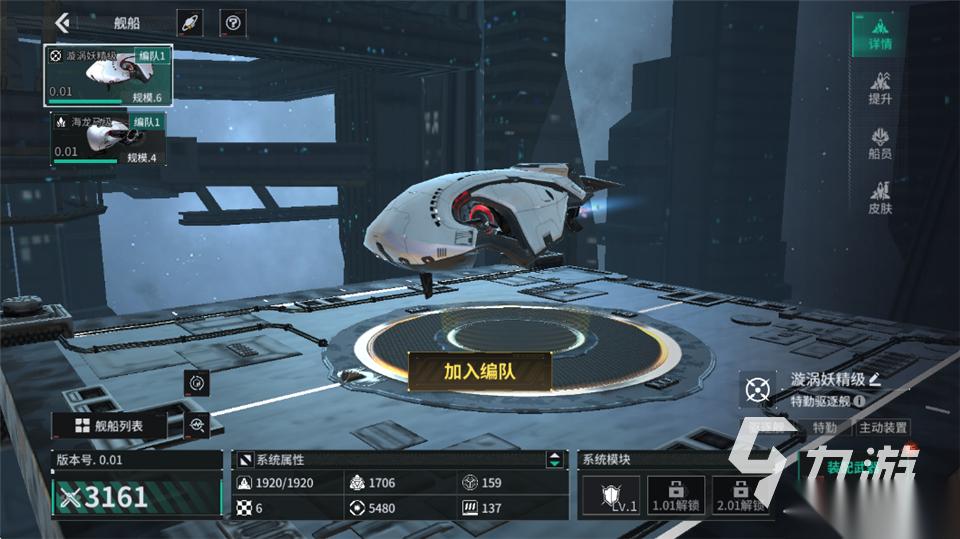Select the locked 2.01解锁 module slot

coord(739,494)
